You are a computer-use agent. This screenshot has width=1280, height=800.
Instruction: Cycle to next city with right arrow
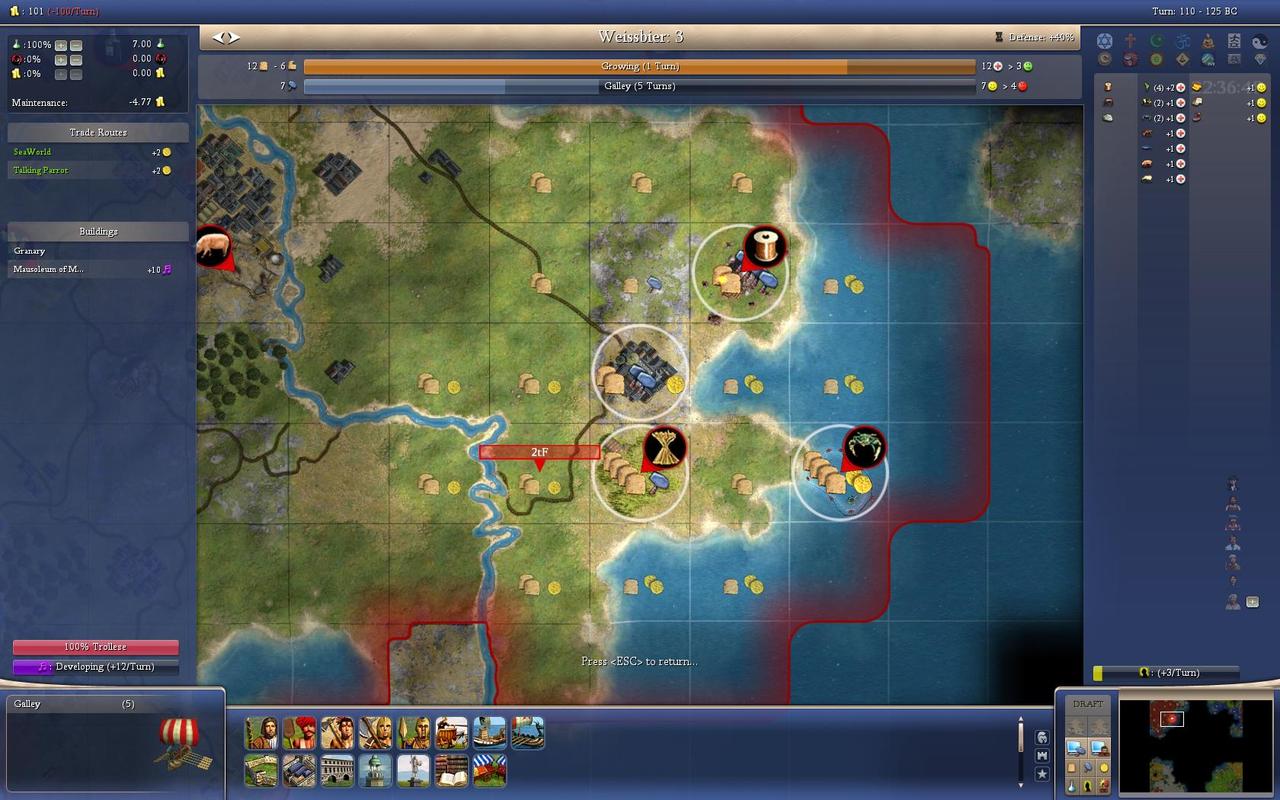tap(234, 37)
